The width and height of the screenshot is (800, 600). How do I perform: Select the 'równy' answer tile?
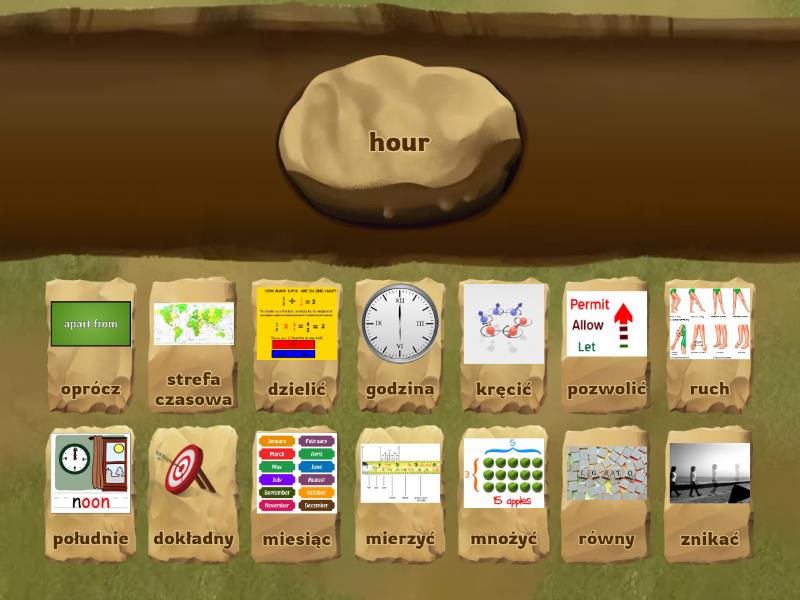606,493
